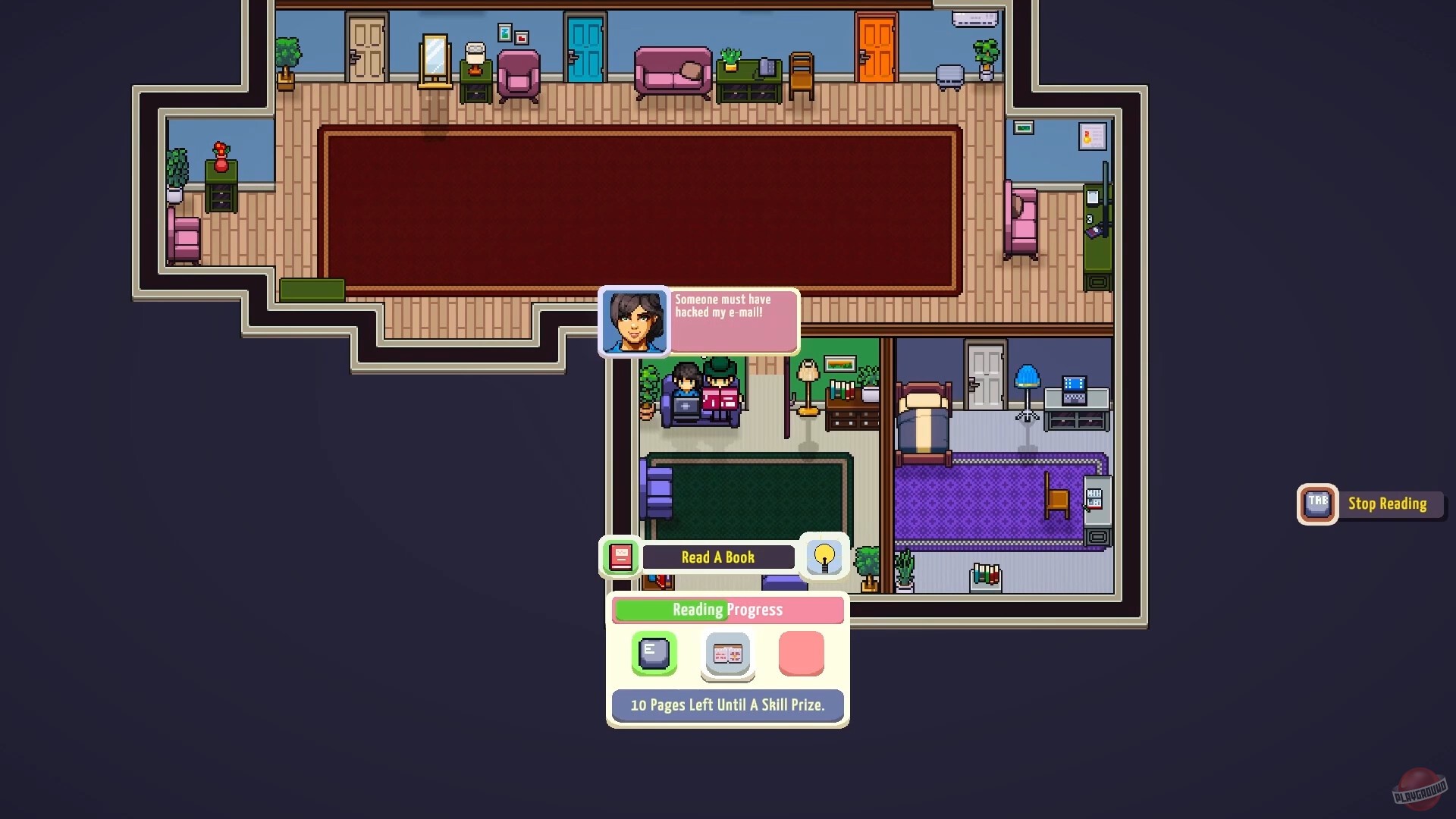Open the Read A Book activity header
This screenshot has width=1456, height=819.
tap(717, 557)
